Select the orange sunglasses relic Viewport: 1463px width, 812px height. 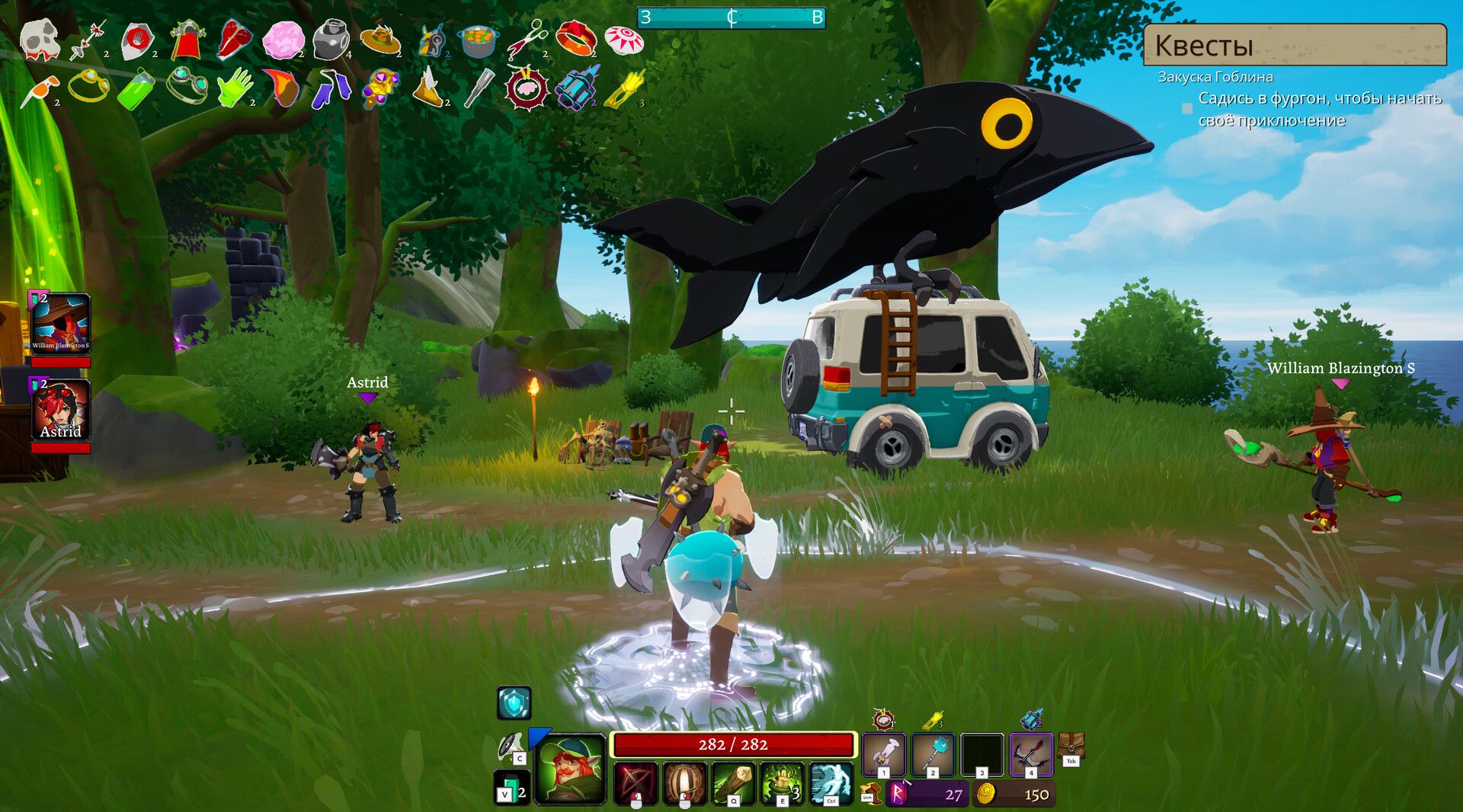coord(38,90)
